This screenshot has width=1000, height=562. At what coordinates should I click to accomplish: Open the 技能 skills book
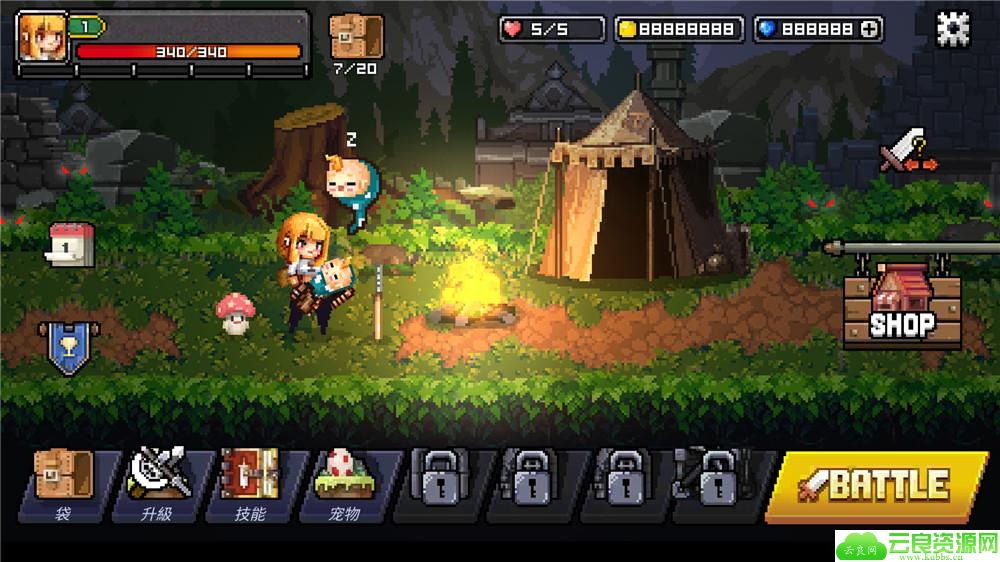click(250, 485)
